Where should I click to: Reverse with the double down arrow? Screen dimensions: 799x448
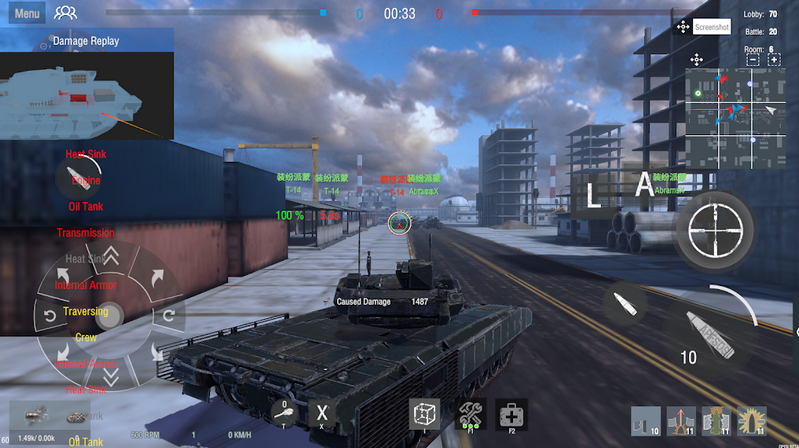110,375
